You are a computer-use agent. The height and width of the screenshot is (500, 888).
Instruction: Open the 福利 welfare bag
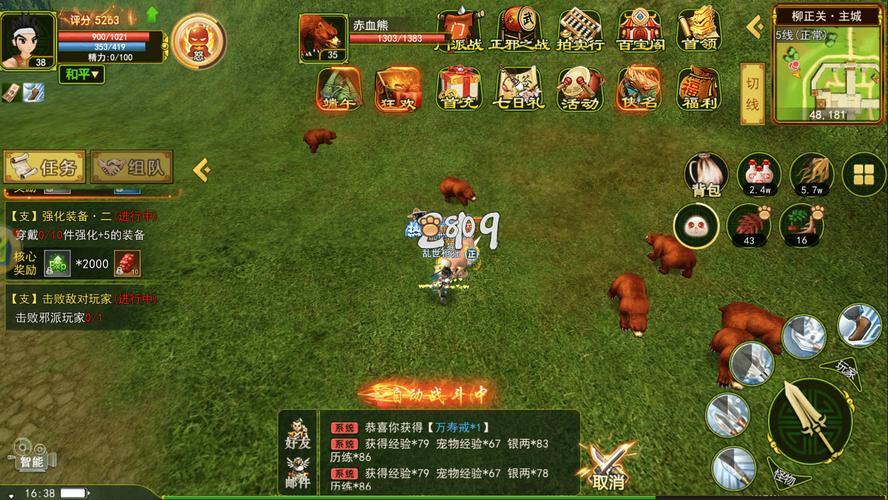pyautogui.click(x=699, y=88)
